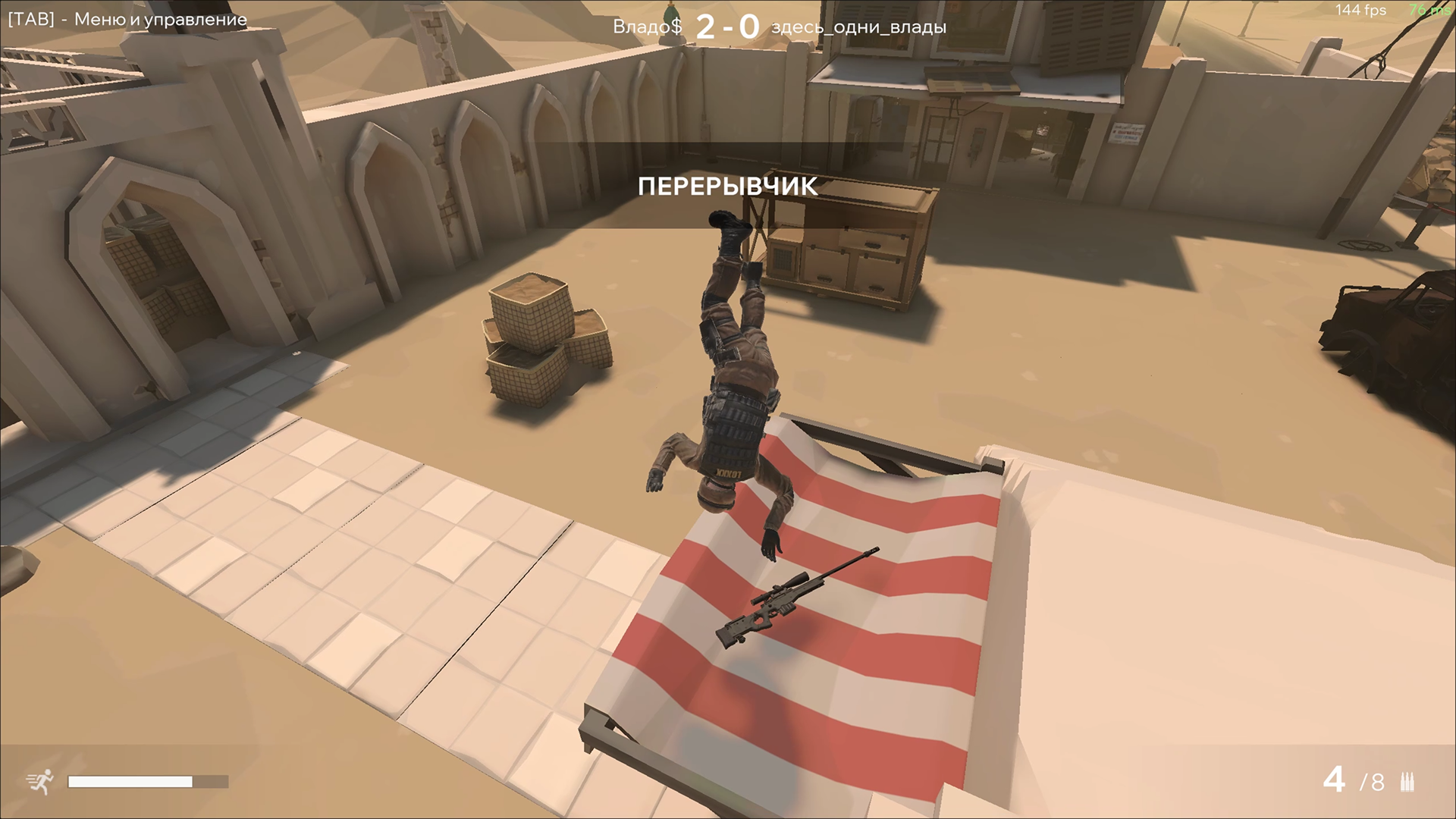This screenshot has height=819, width=1456.
Task: Click the sprint runner icon on the stamina HUD
Action: [40, 781]
